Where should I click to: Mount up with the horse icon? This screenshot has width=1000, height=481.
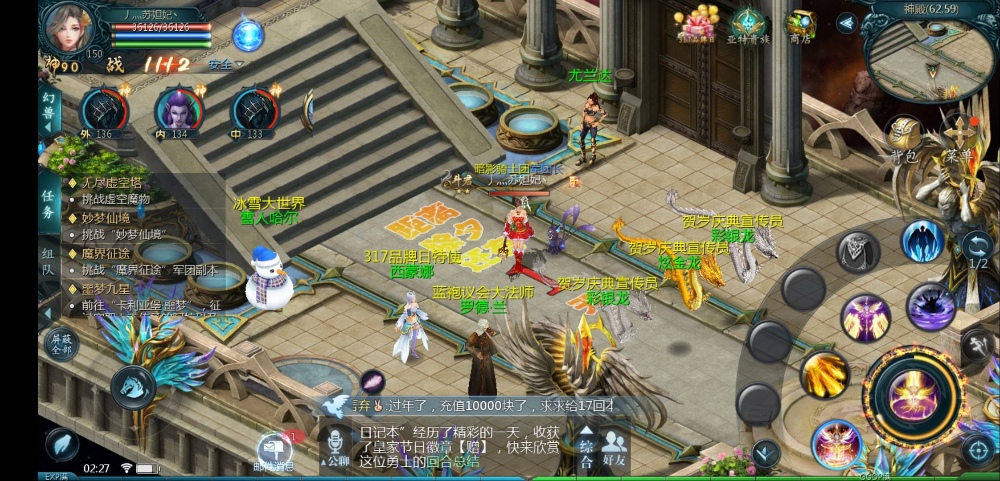(132, 387)
